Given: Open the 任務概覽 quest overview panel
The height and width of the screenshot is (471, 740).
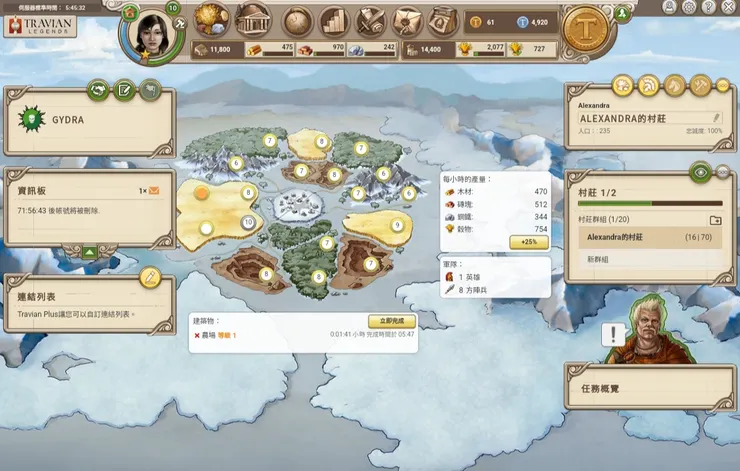Looking at the screenshot, I should coord(648,387).
